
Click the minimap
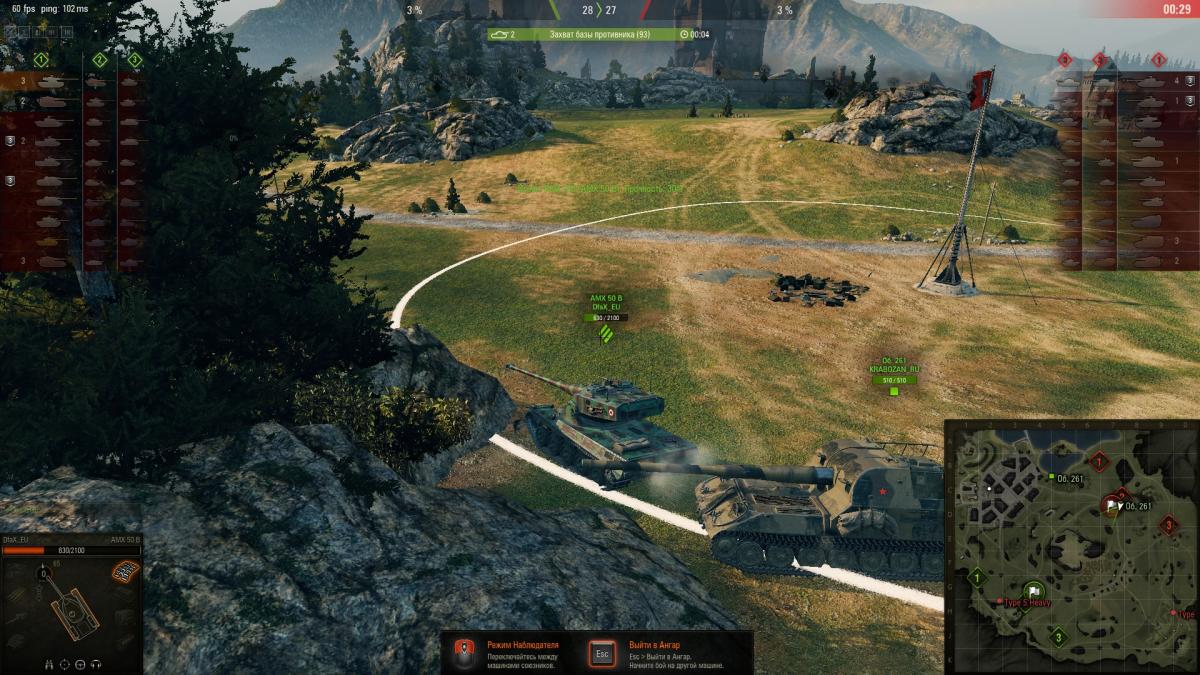click(1071, 546)
